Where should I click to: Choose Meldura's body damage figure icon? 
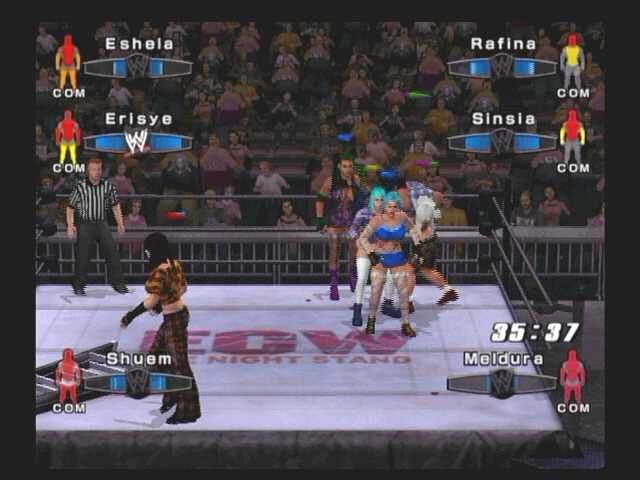pyautogui.click(x=572, y=376)
